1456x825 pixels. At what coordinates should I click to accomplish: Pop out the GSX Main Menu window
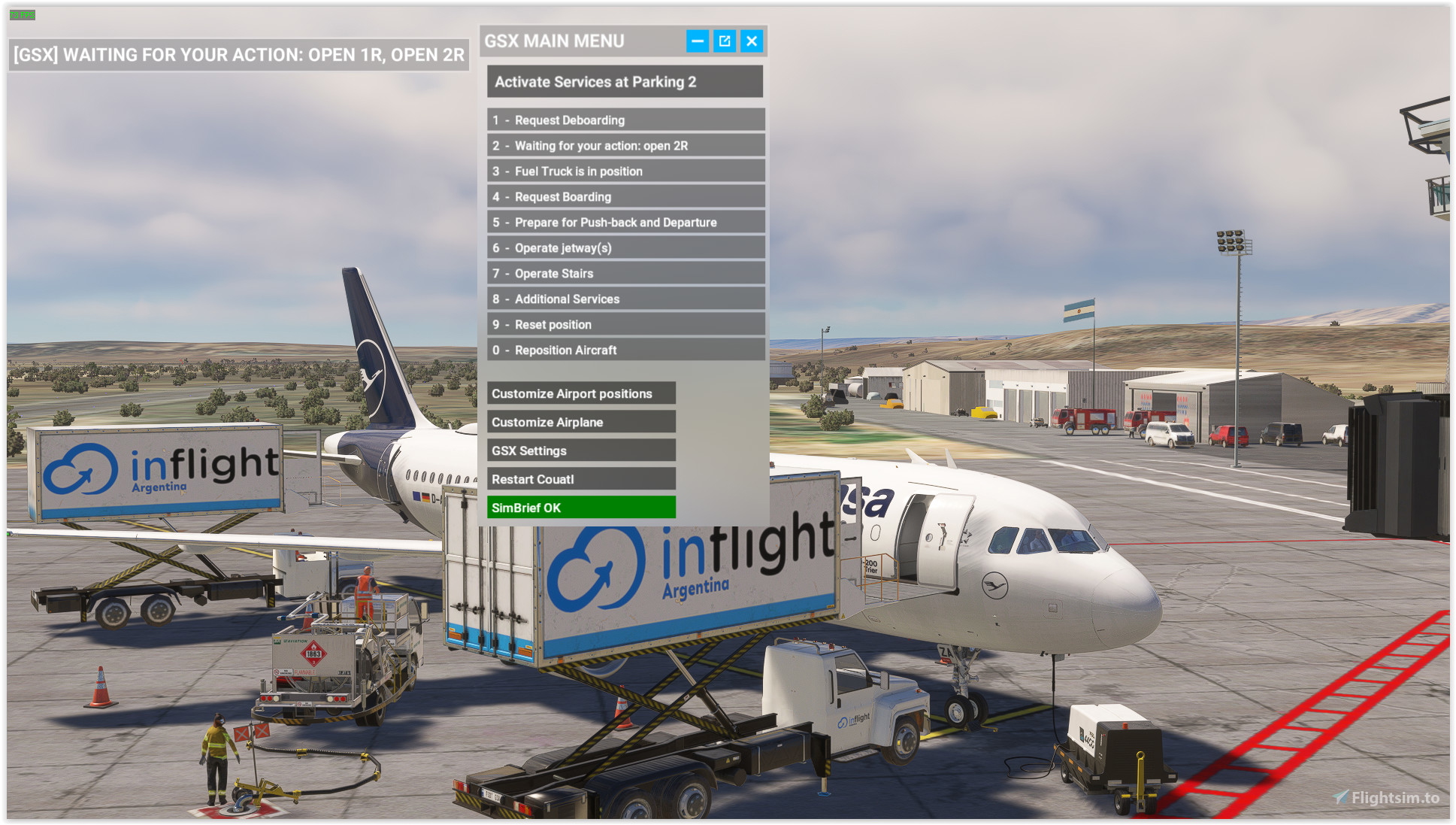(722, 41)
